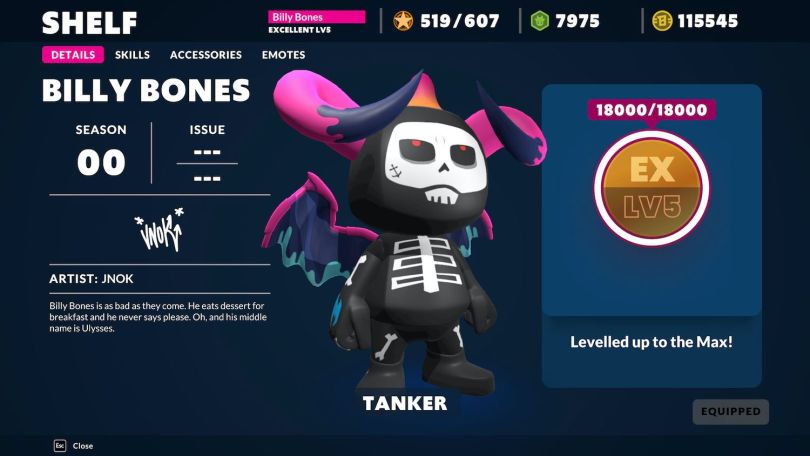The image size is (810, 456).
Task: Switch to the Details tab
Action: click(72, 55)
